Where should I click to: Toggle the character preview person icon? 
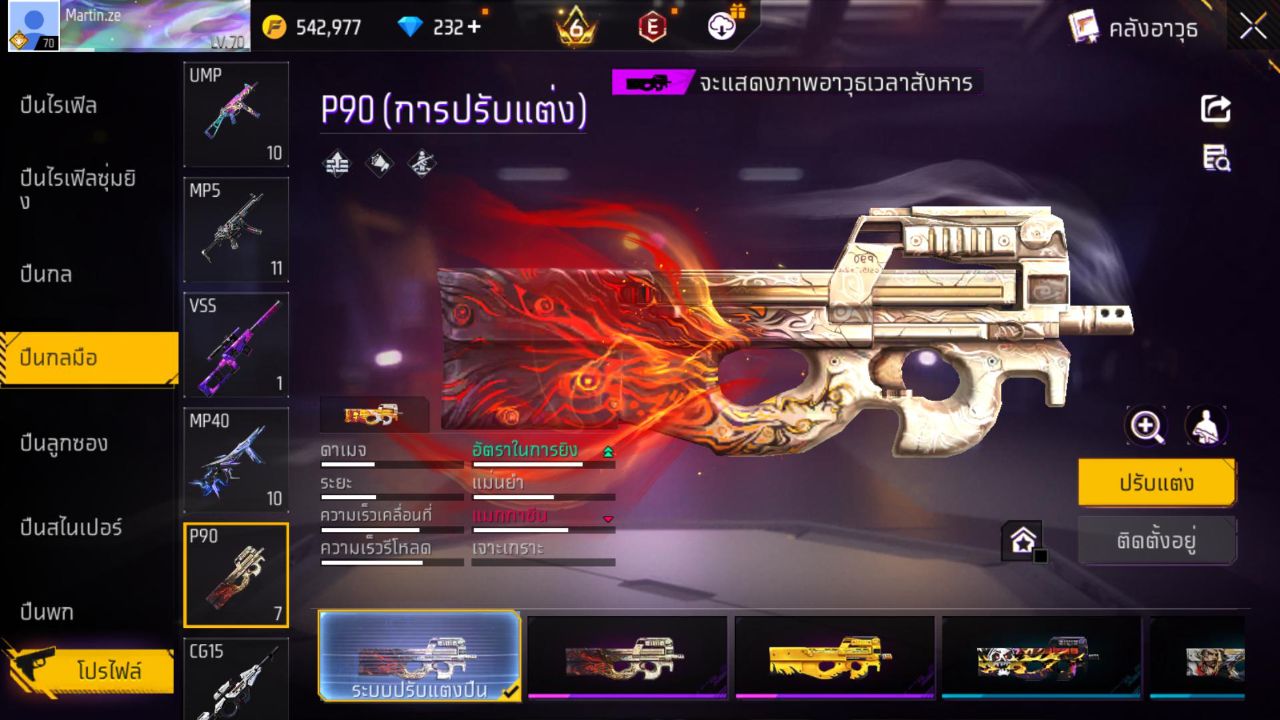(x=1206, y=425)
